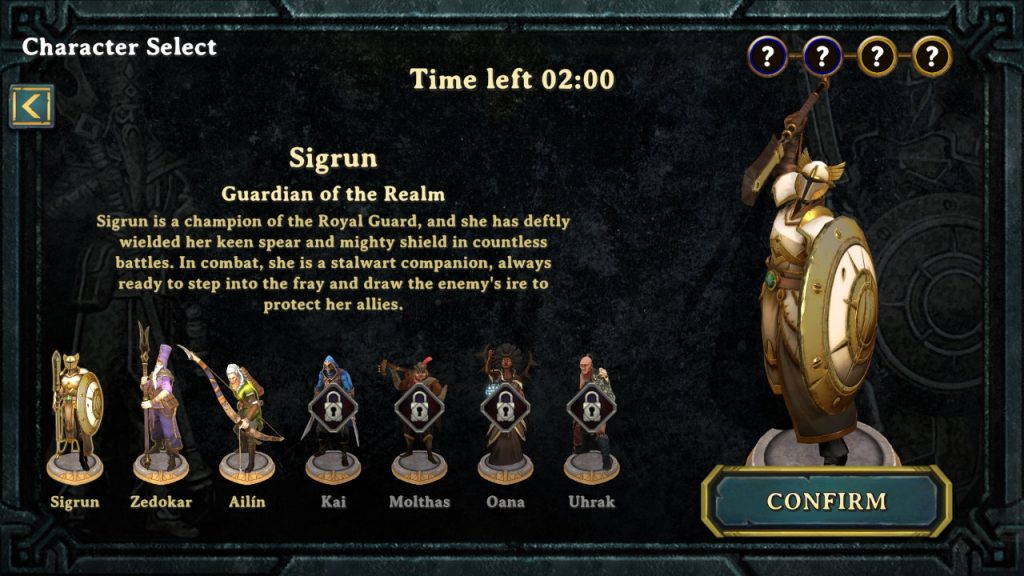Select the locked Kai character
The width and height of the screenshot is (1024, 576).
click(333, 415)
